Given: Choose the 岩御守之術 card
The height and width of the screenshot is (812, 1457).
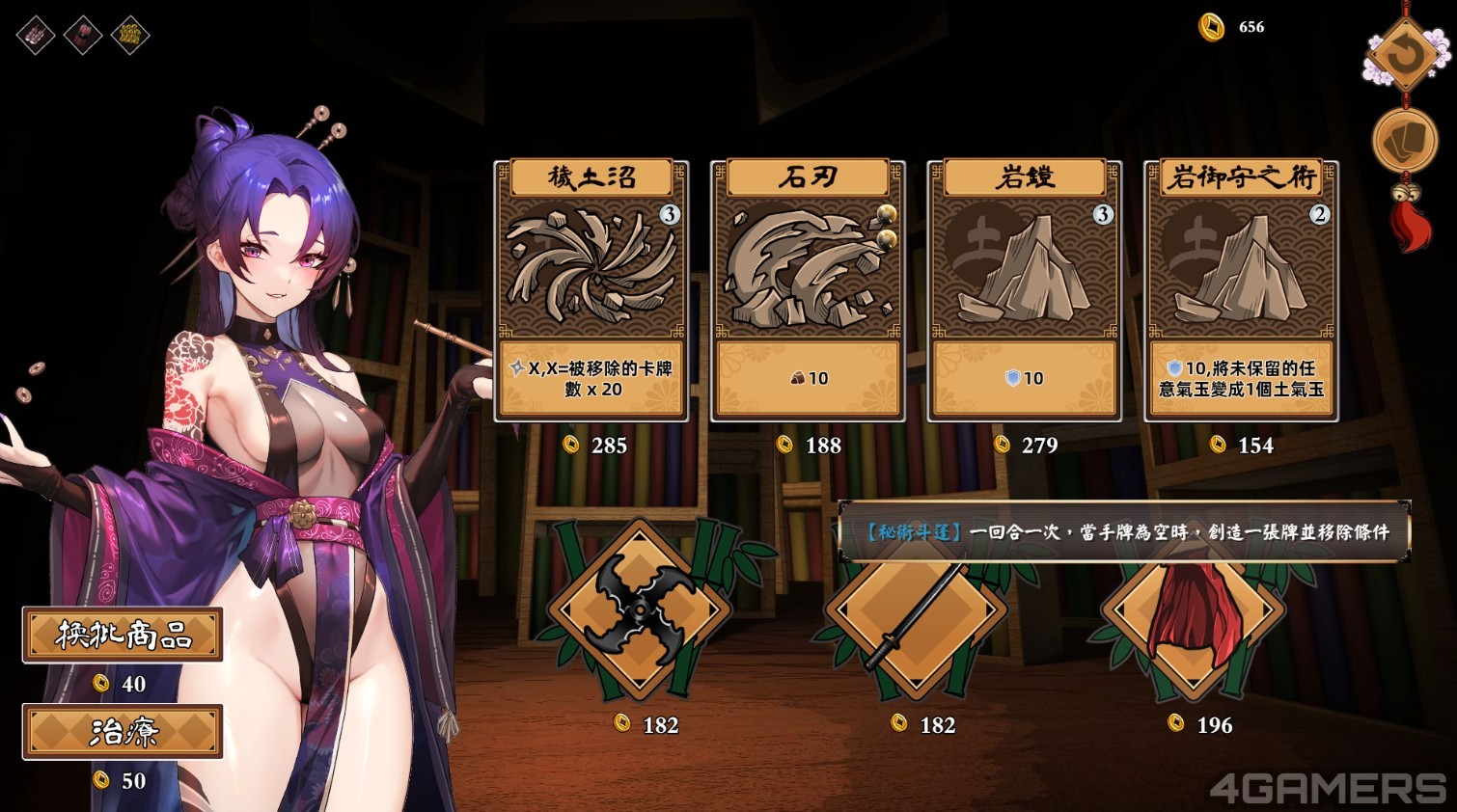Looking at the screenshot, I should tap(1241, 290).
